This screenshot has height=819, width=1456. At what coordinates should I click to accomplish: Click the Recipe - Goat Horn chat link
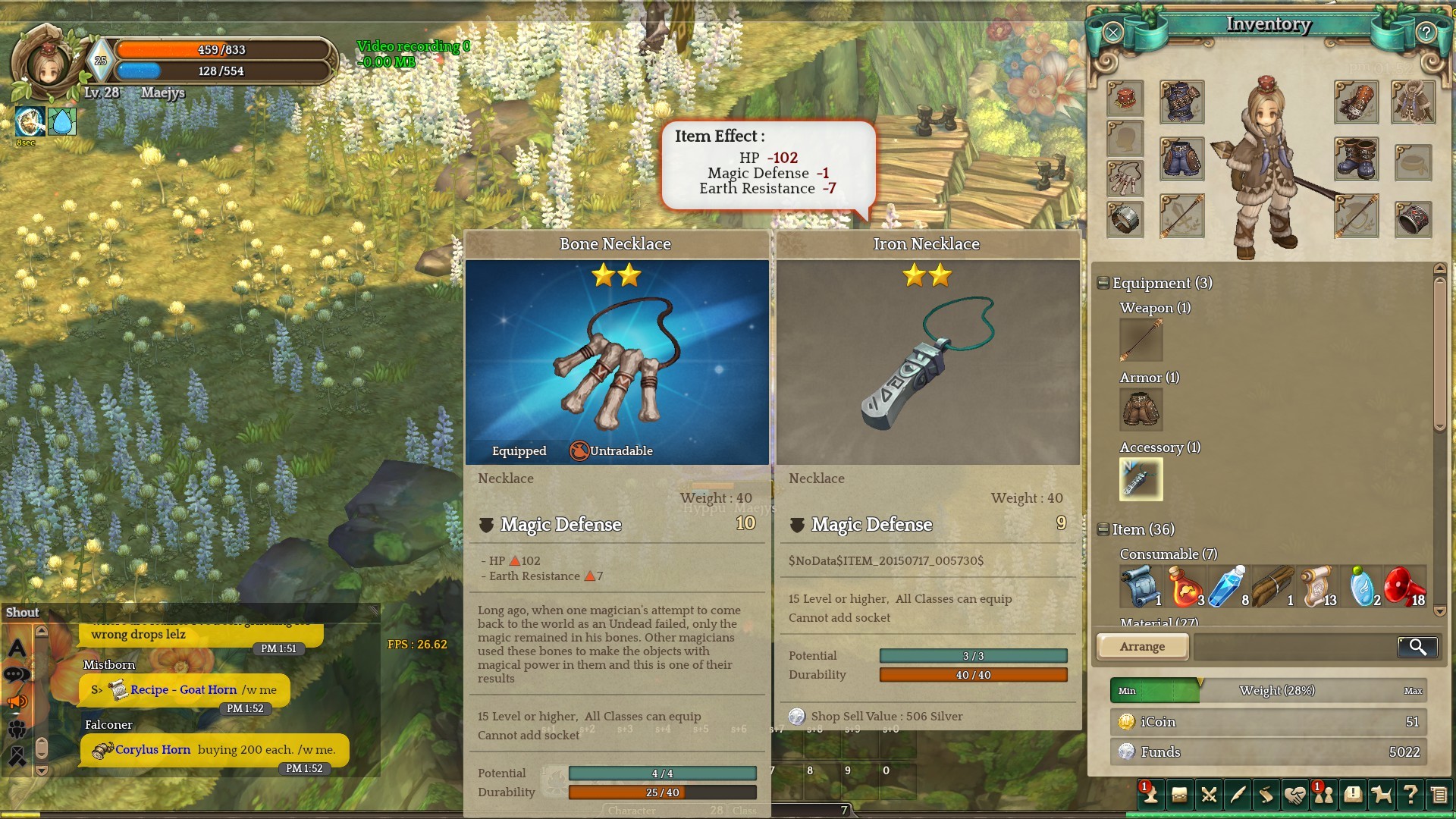pos(184,690)
